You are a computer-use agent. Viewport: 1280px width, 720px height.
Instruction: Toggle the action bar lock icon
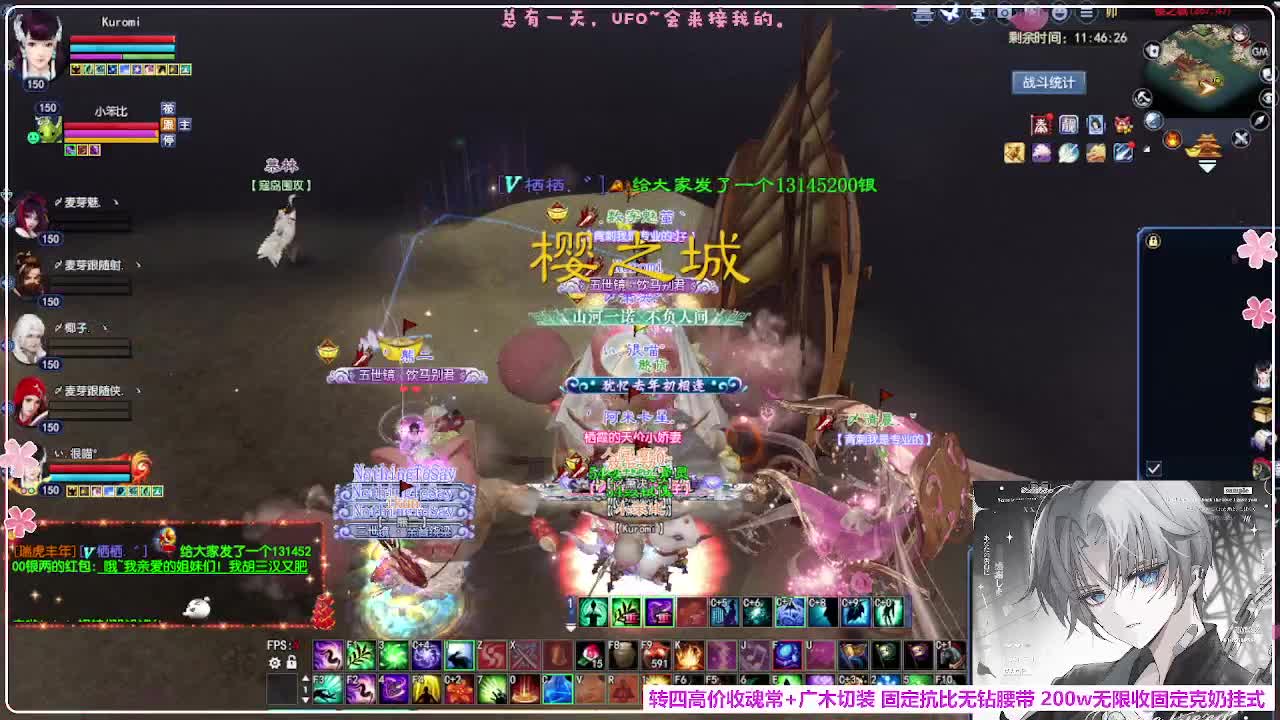point(292,663)
